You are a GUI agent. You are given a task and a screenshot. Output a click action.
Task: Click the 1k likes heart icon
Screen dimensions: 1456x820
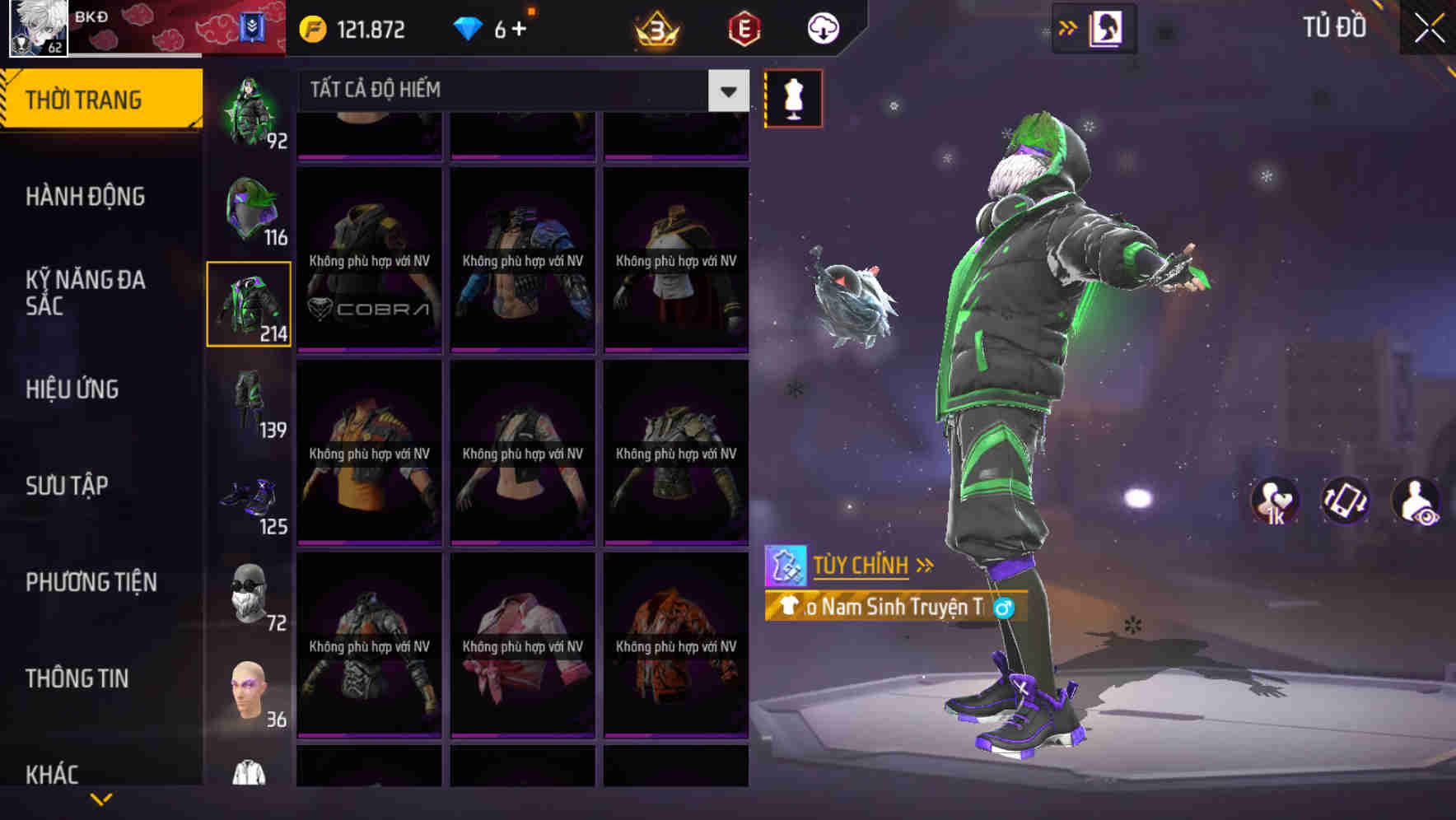(x=1273, y=501)
